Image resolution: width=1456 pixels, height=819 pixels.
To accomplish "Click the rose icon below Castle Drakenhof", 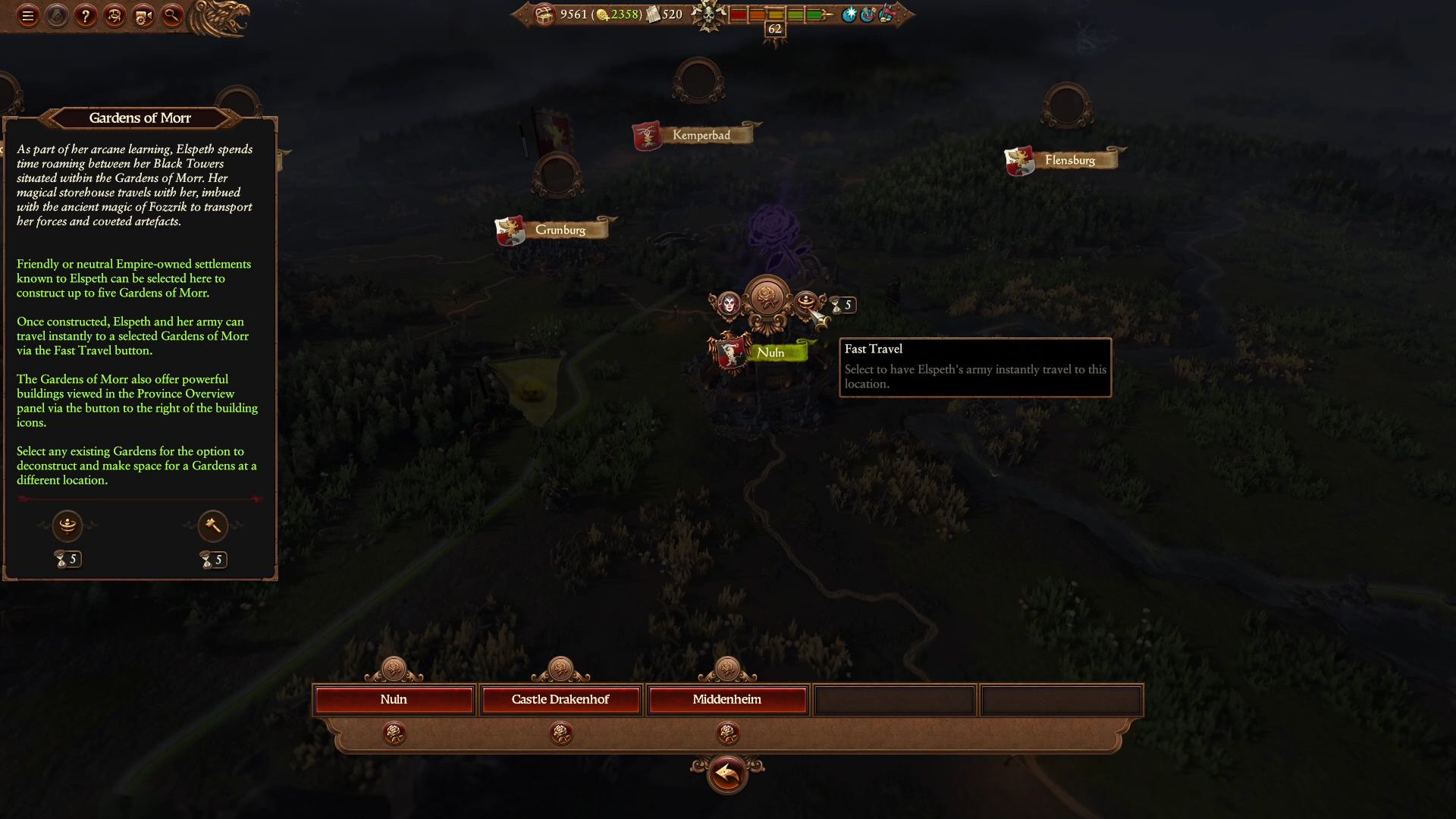I will pos(560,733).
